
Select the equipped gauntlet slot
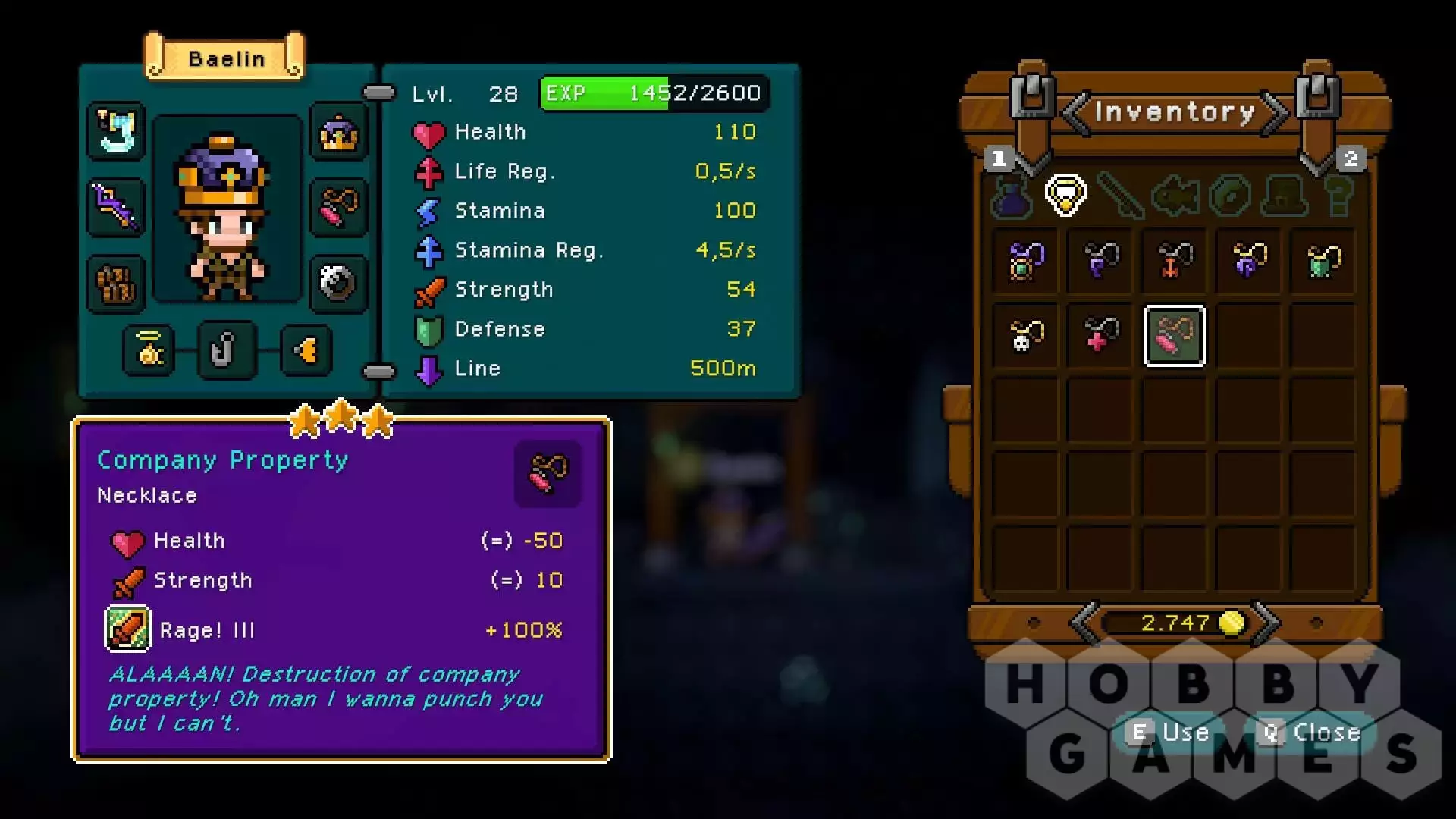tap(116, 283)
